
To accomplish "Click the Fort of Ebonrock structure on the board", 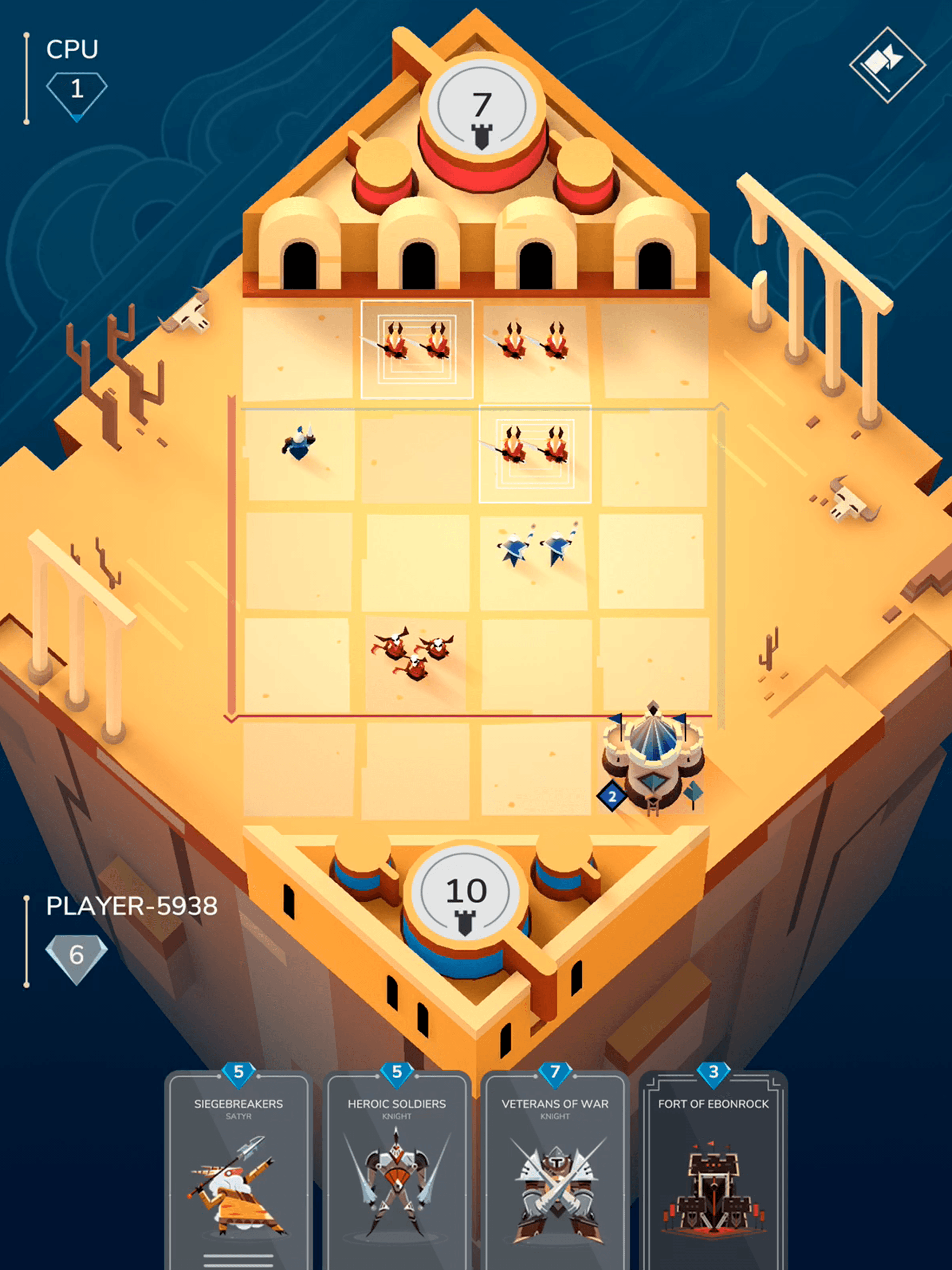I will [x=652, y=764].
